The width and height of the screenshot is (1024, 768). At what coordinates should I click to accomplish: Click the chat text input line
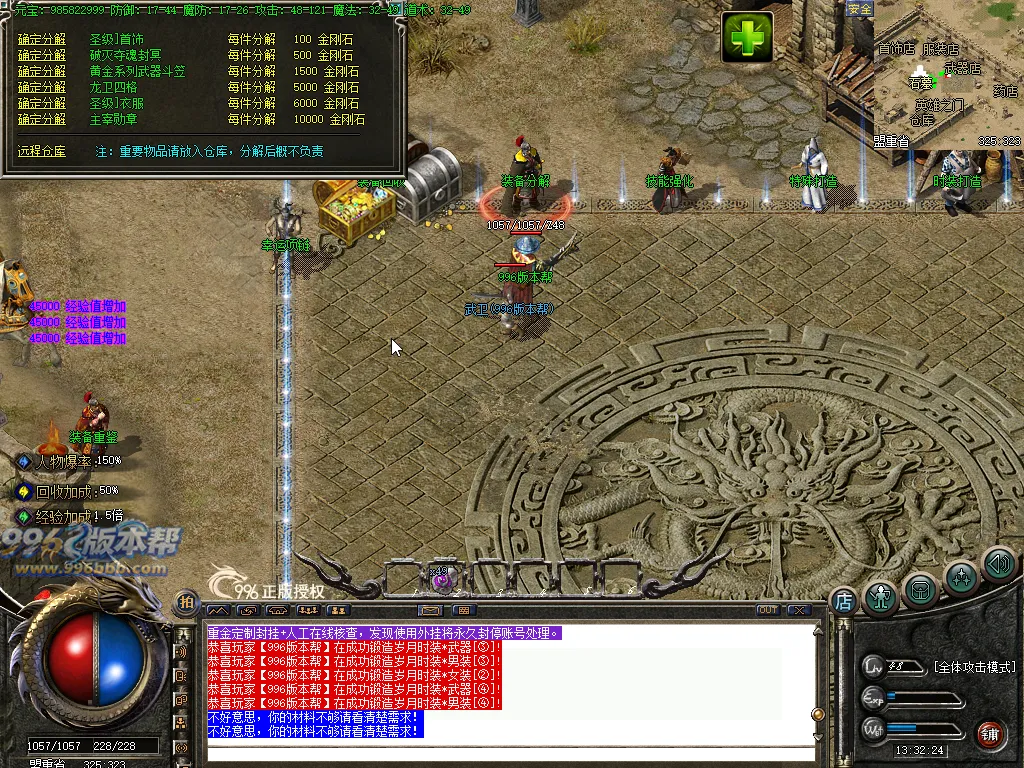point(510,752)
